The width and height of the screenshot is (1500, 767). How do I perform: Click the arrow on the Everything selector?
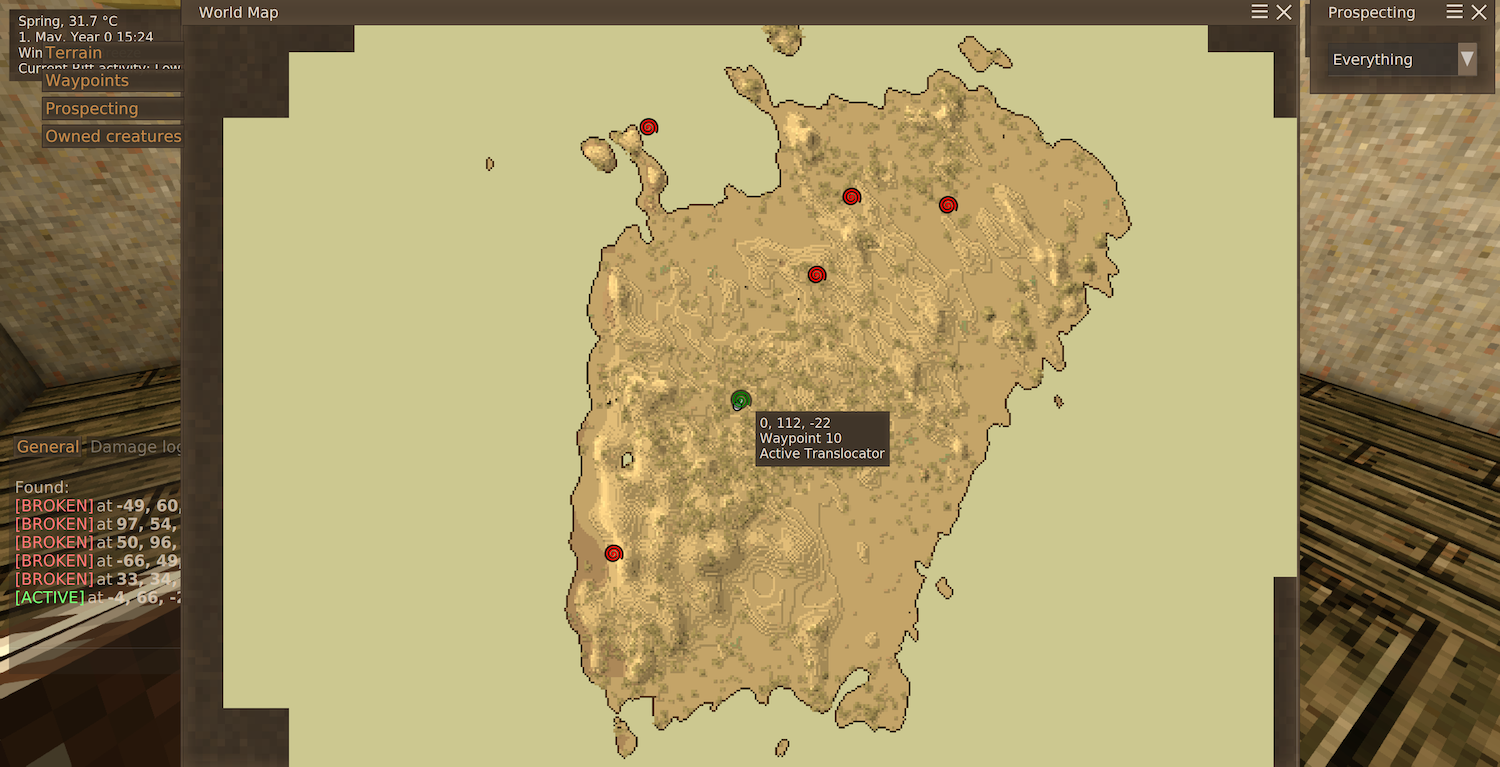pyautogui.click(x=1467, y=59)
